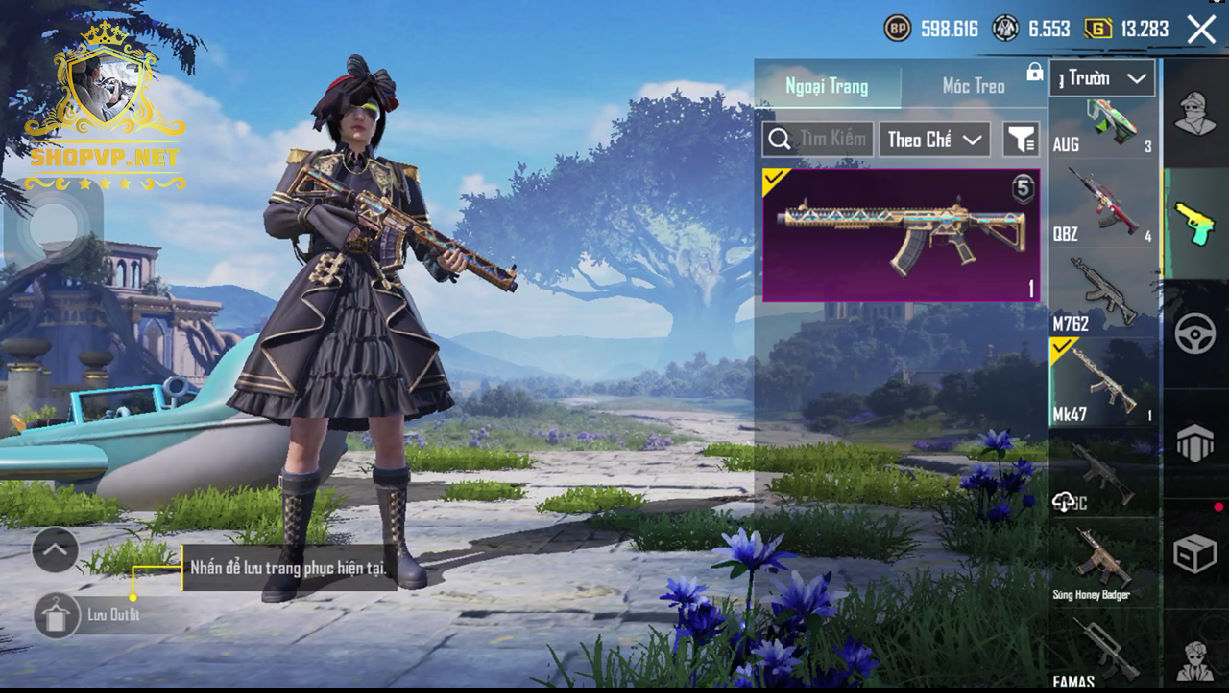Select the gold Mk47 skin card
The height and width of the screenshot is (693, 1229).
tap(901, 235)
